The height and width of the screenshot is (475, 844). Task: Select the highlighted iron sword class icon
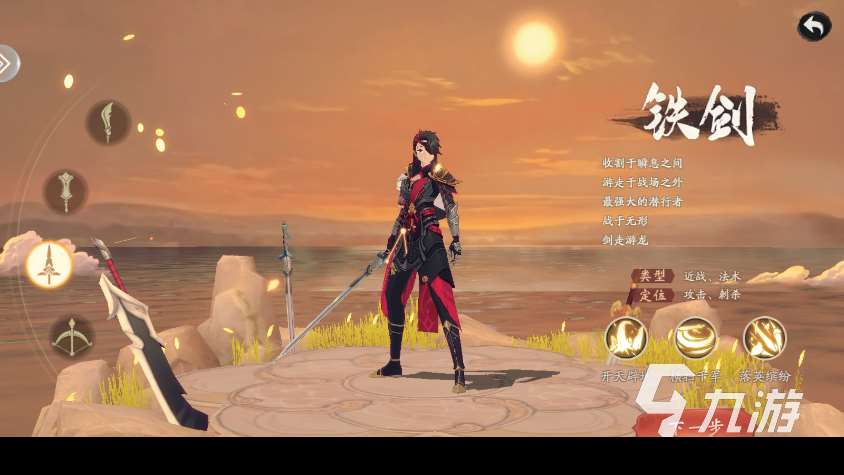pyautogui.click(x=48, y=264)
